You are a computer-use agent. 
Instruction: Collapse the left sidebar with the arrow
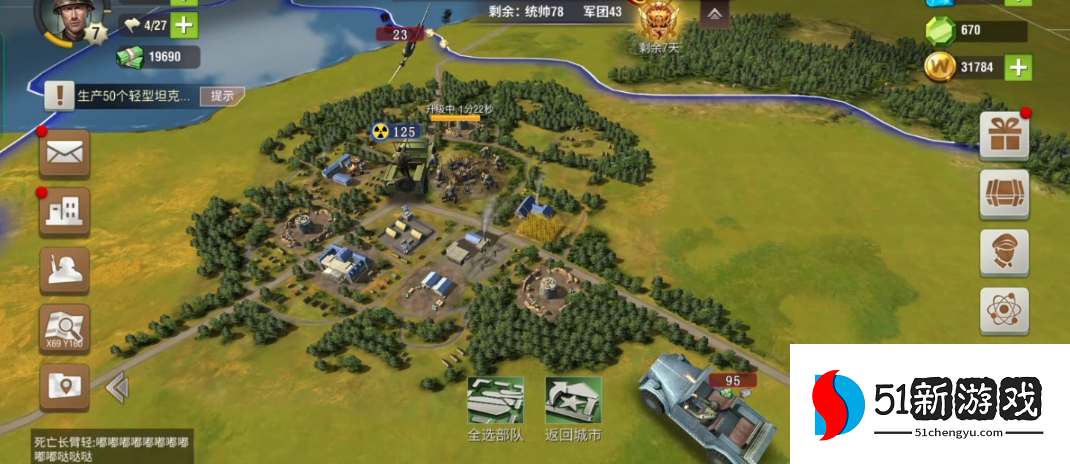117,386
